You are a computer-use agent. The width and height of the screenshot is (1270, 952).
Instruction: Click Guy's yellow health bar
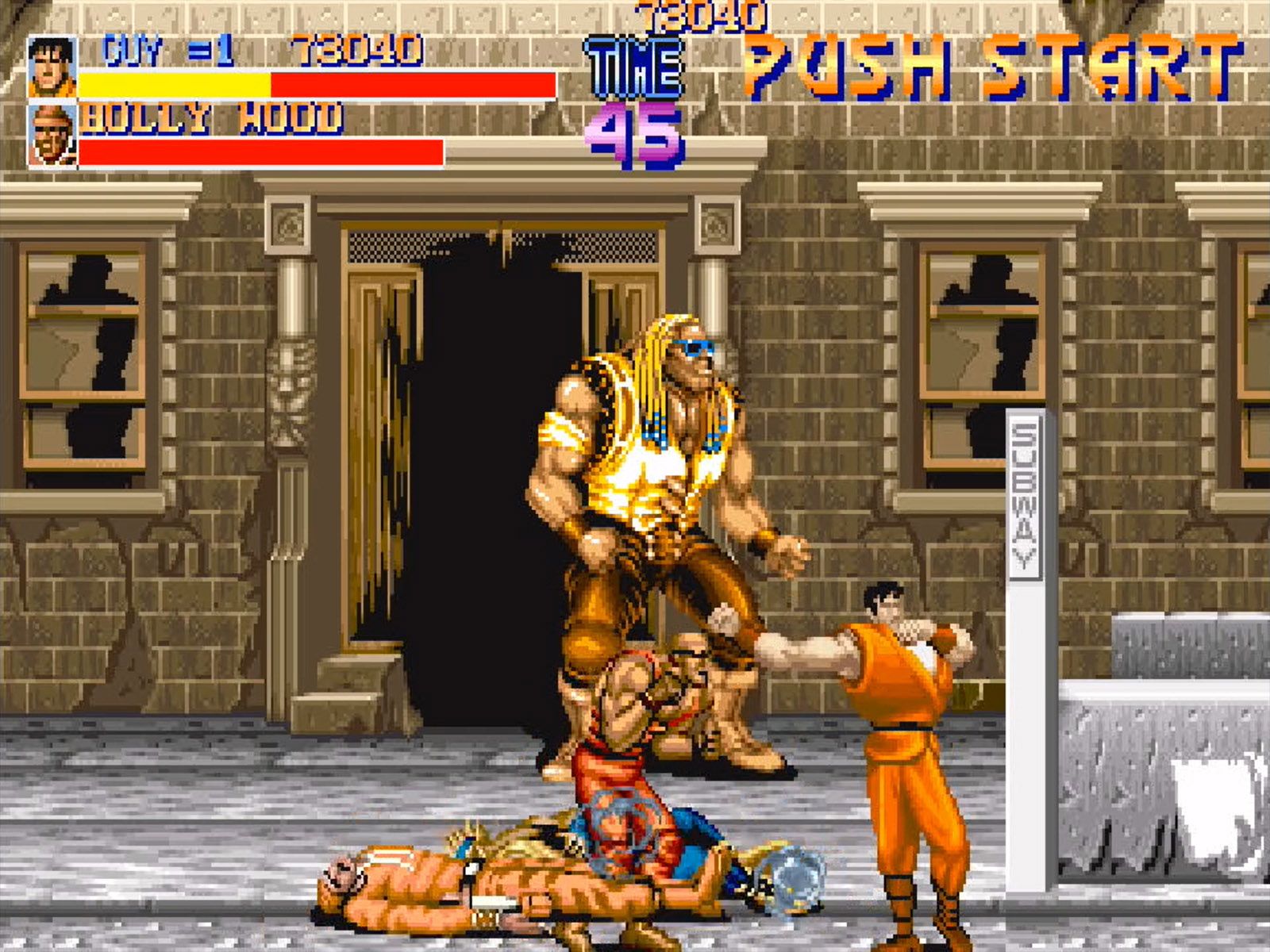[175, 82]
